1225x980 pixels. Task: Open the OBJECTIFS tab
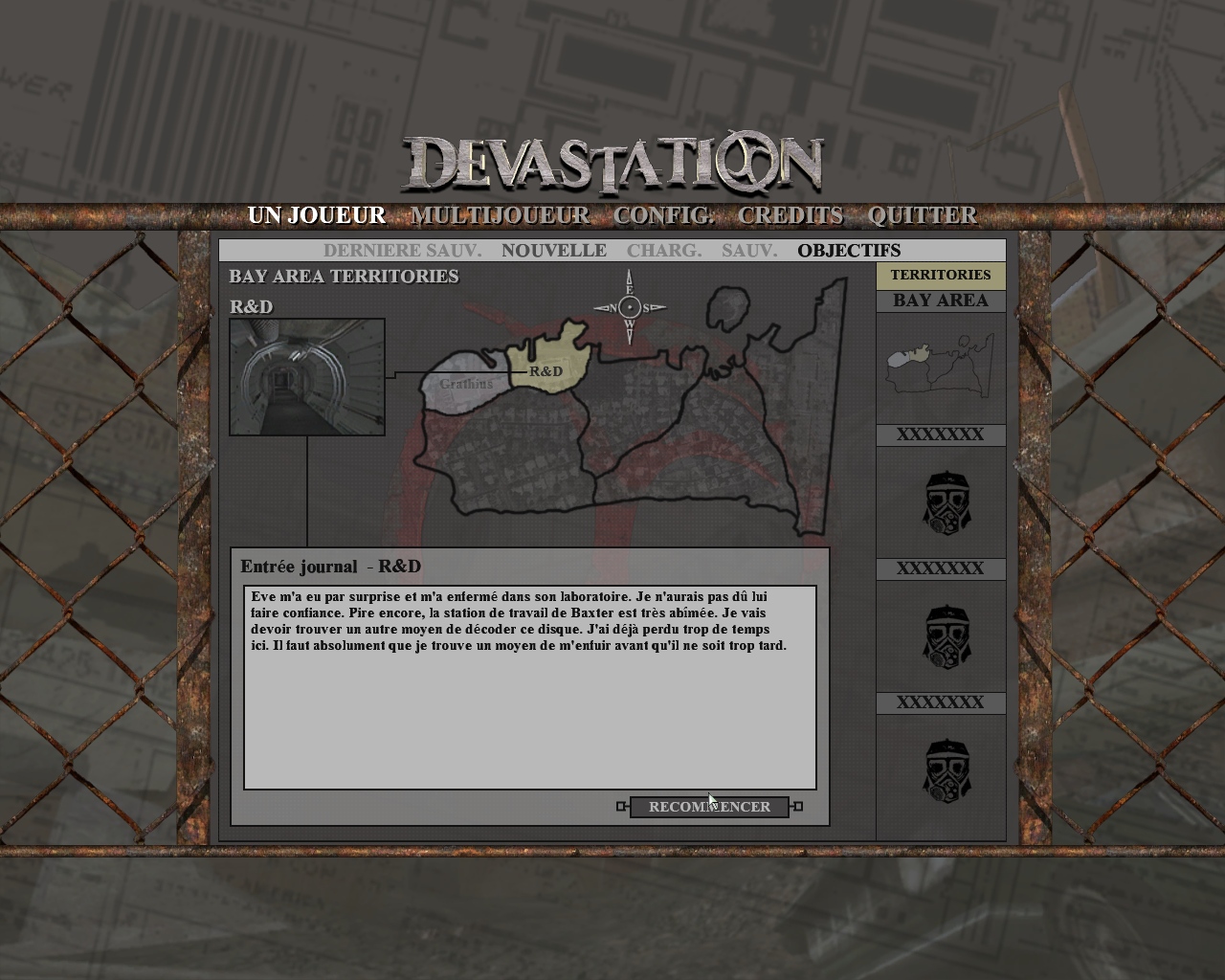tap(849, 251)
